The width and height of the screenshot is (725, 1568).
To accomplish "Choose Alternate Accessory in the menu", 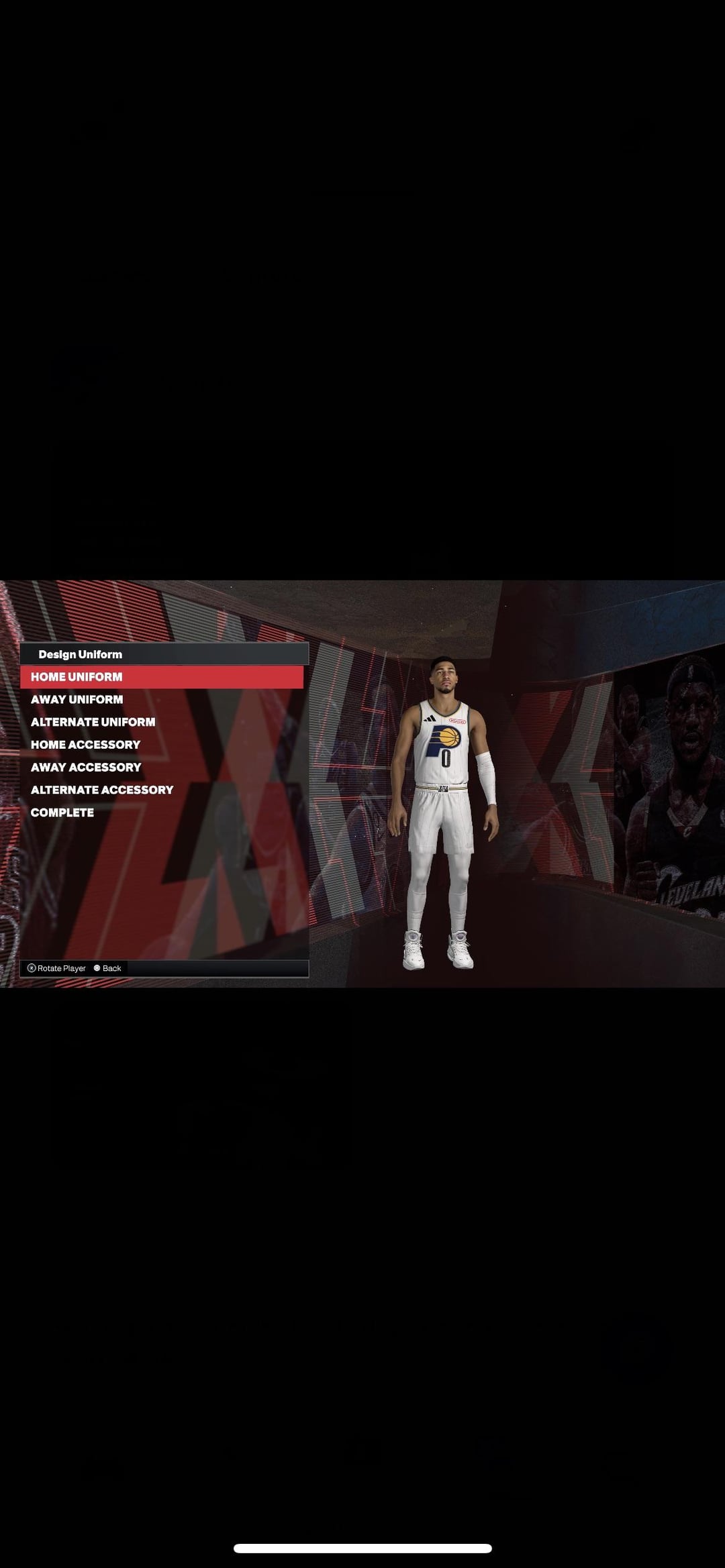I will pyautogui.click(x=102, y=790).
